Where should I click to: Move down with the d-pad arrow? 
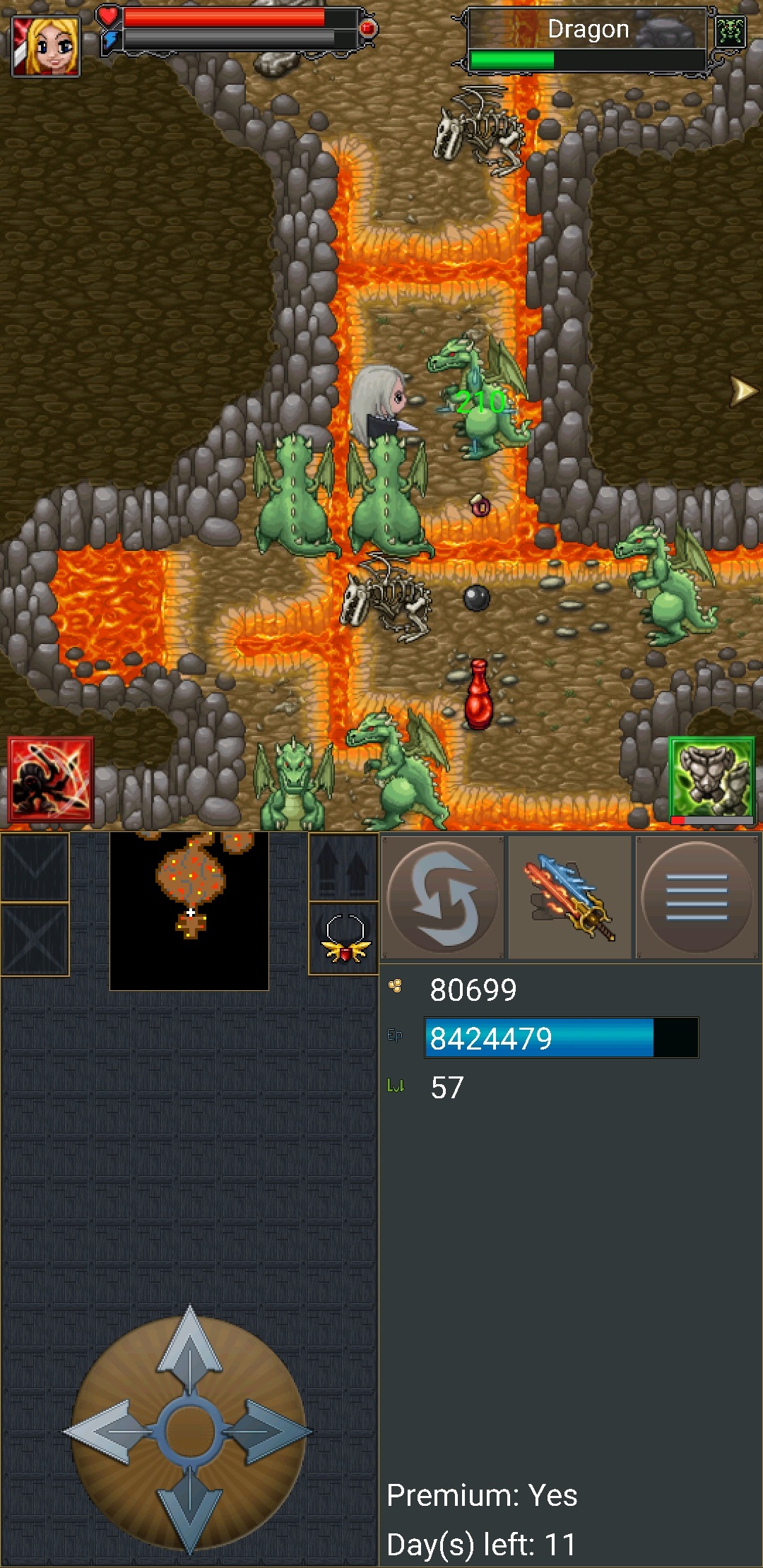(189, 1511)
